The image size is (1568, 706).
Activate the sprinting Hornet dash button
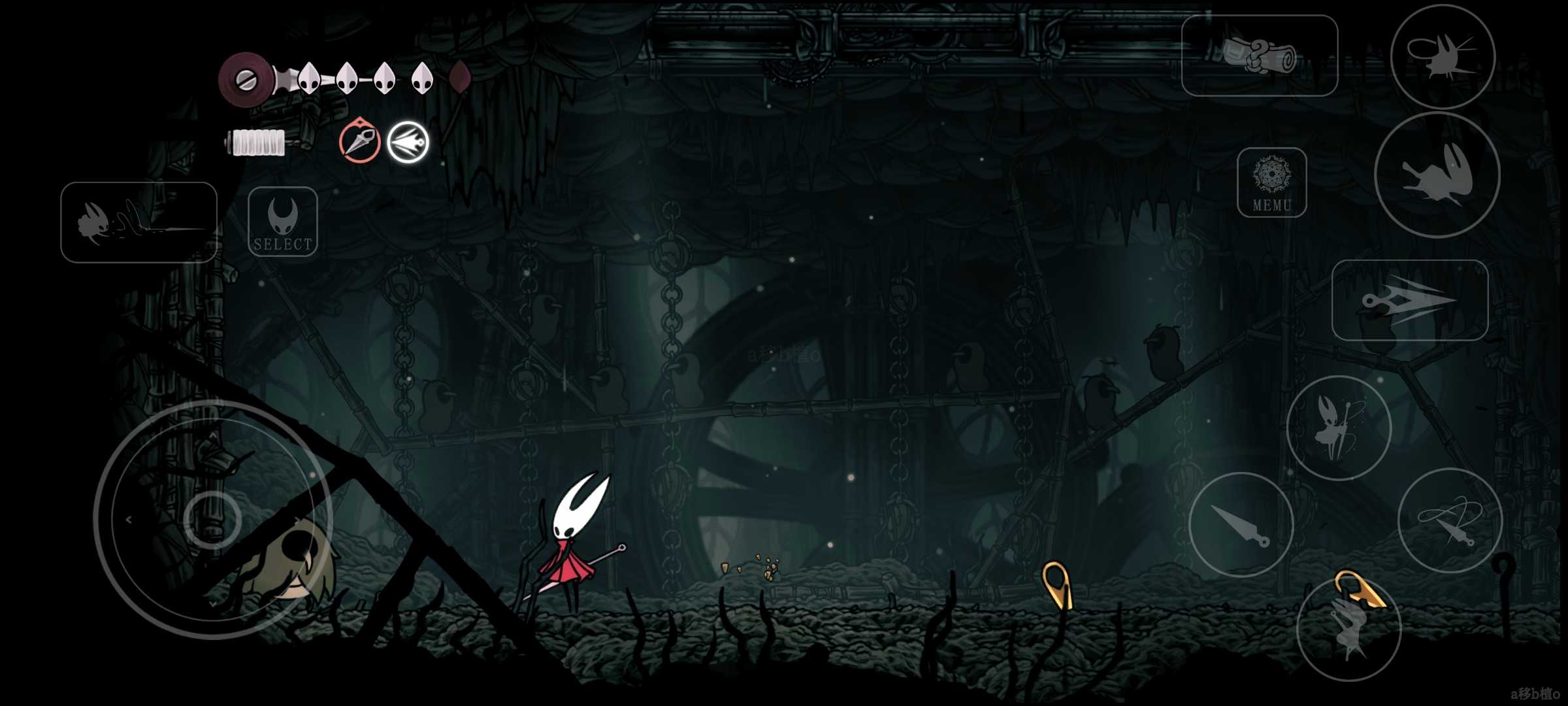139,222
